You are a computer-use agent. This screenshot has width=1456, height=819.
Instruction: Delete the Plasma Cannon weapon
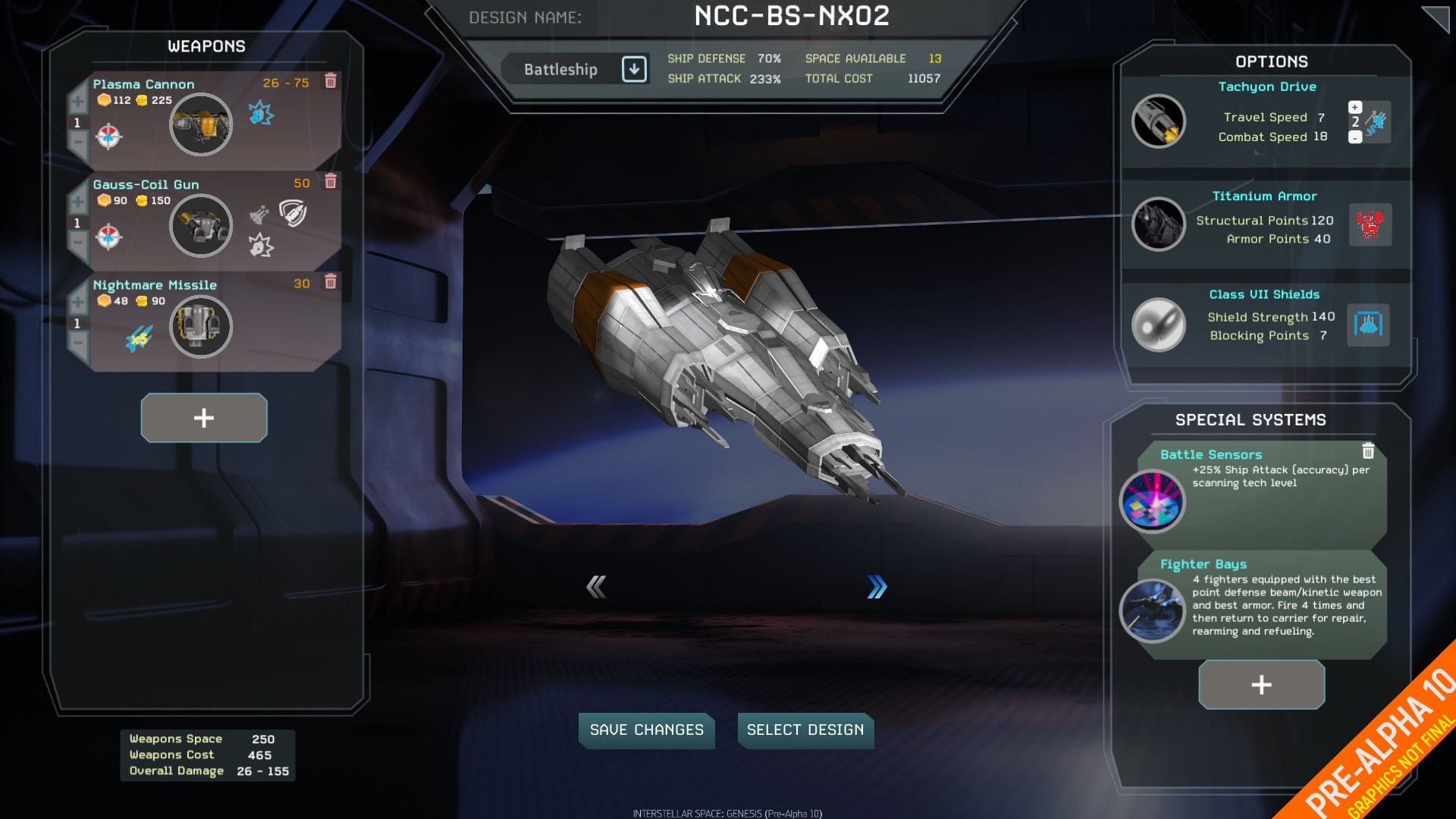click(331, 81)
